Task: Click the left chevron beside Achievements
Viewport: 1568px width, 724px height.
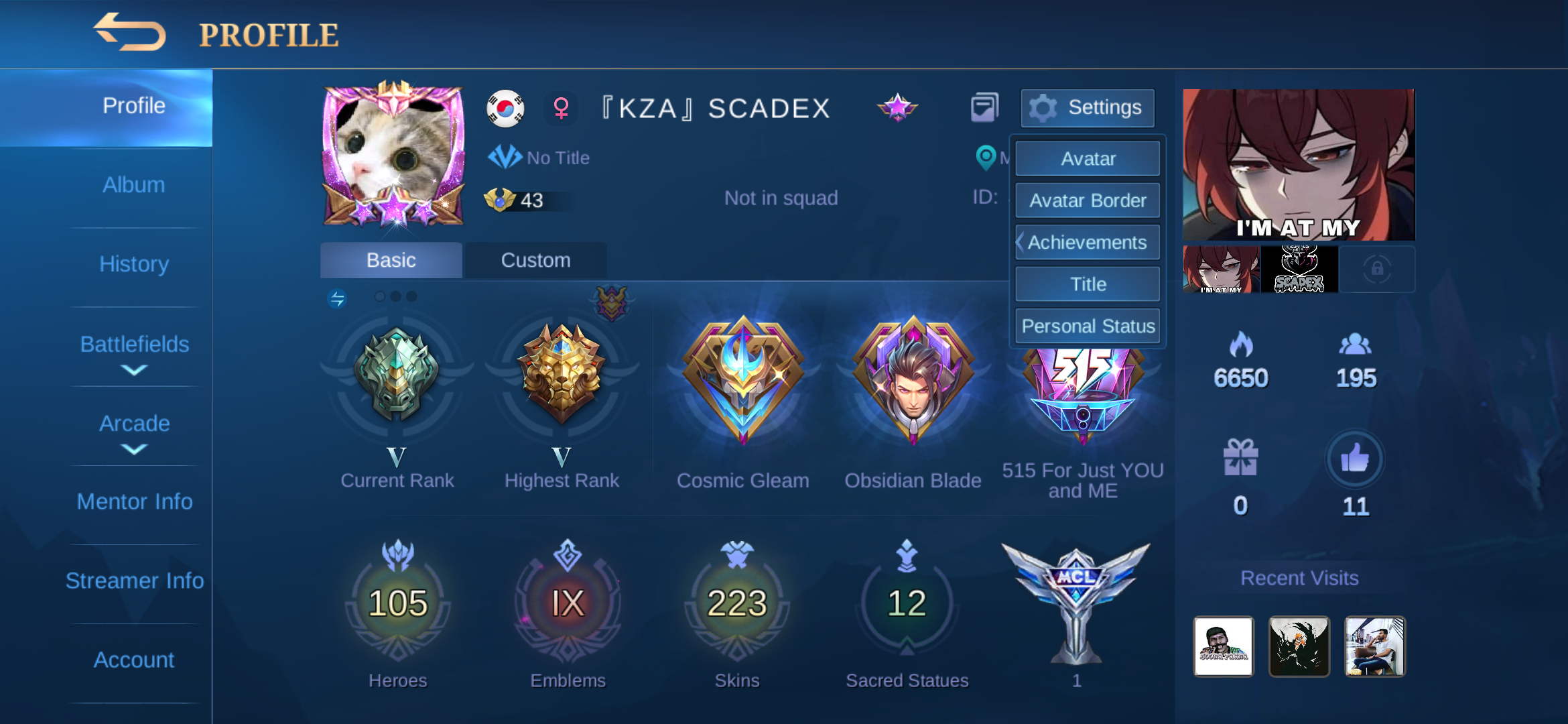Action: click(1021, 242)
